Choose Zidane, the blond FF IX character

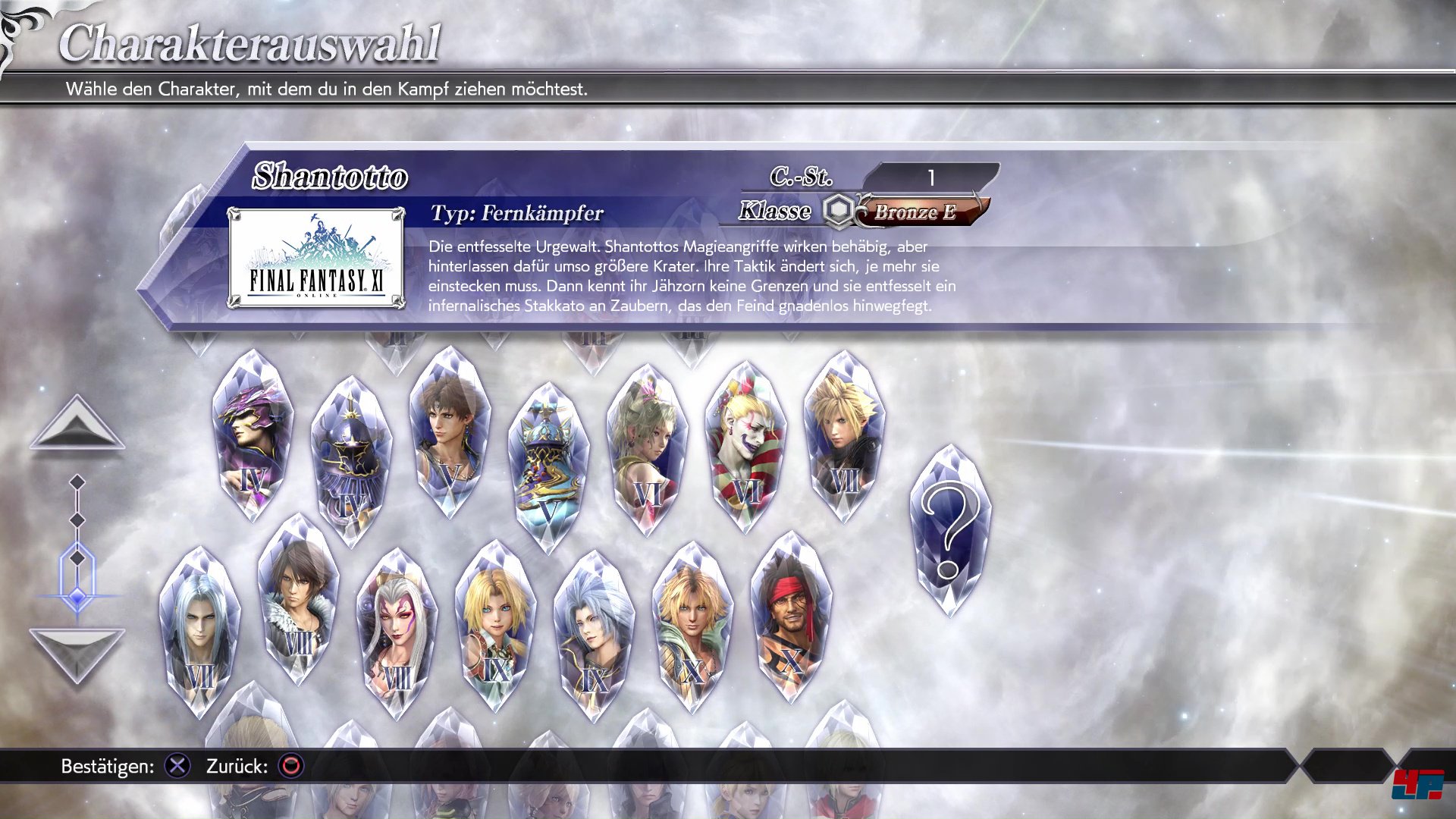tap(495, 626)
